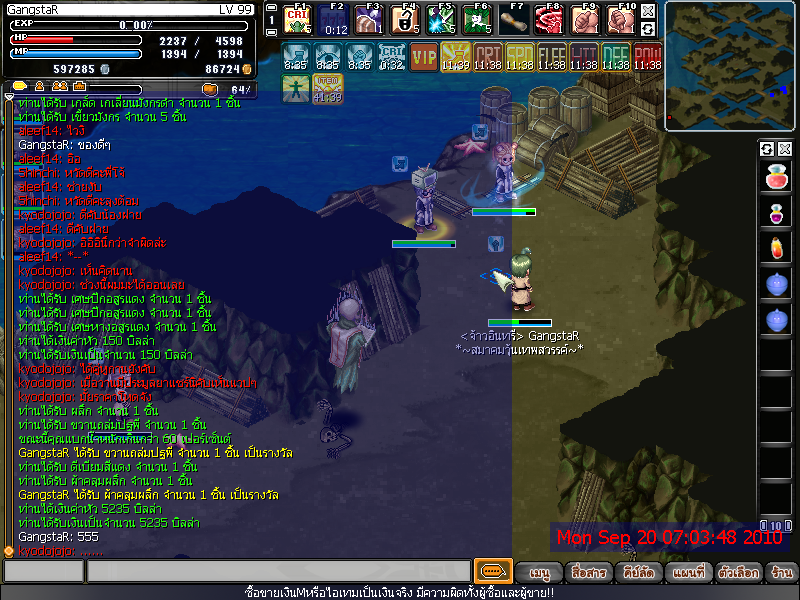
Task: Click the long chat message input field
Action: [277, 572]
